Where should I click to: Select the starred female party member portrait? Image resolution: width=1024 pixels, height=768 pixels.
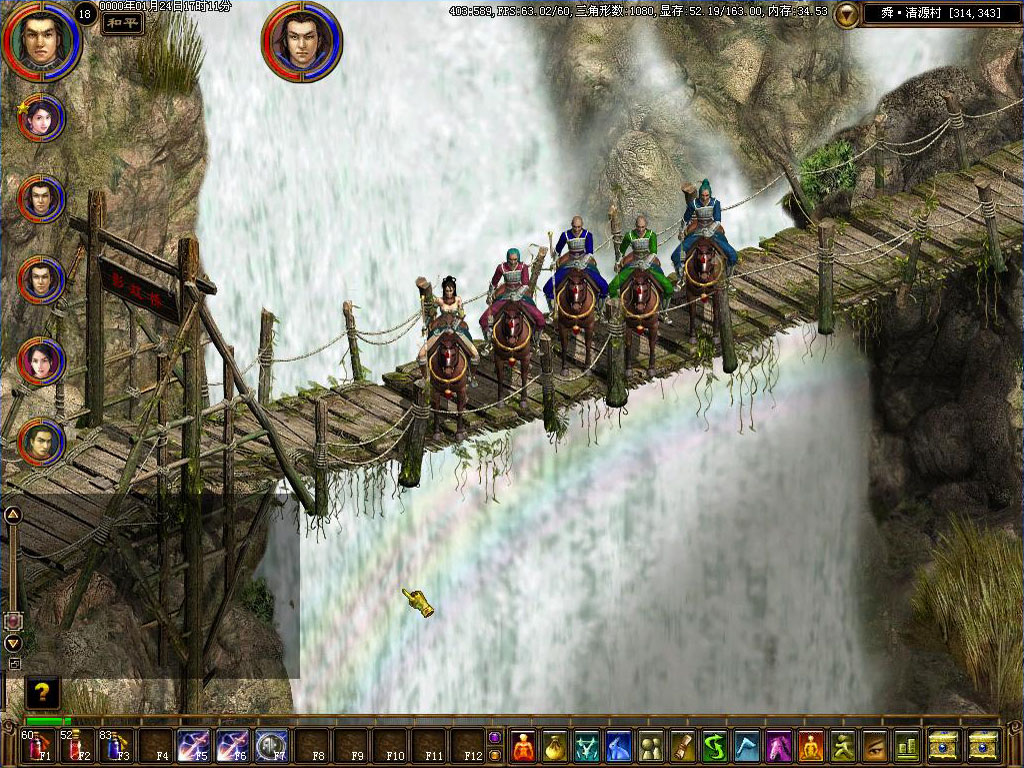[42, 117]
